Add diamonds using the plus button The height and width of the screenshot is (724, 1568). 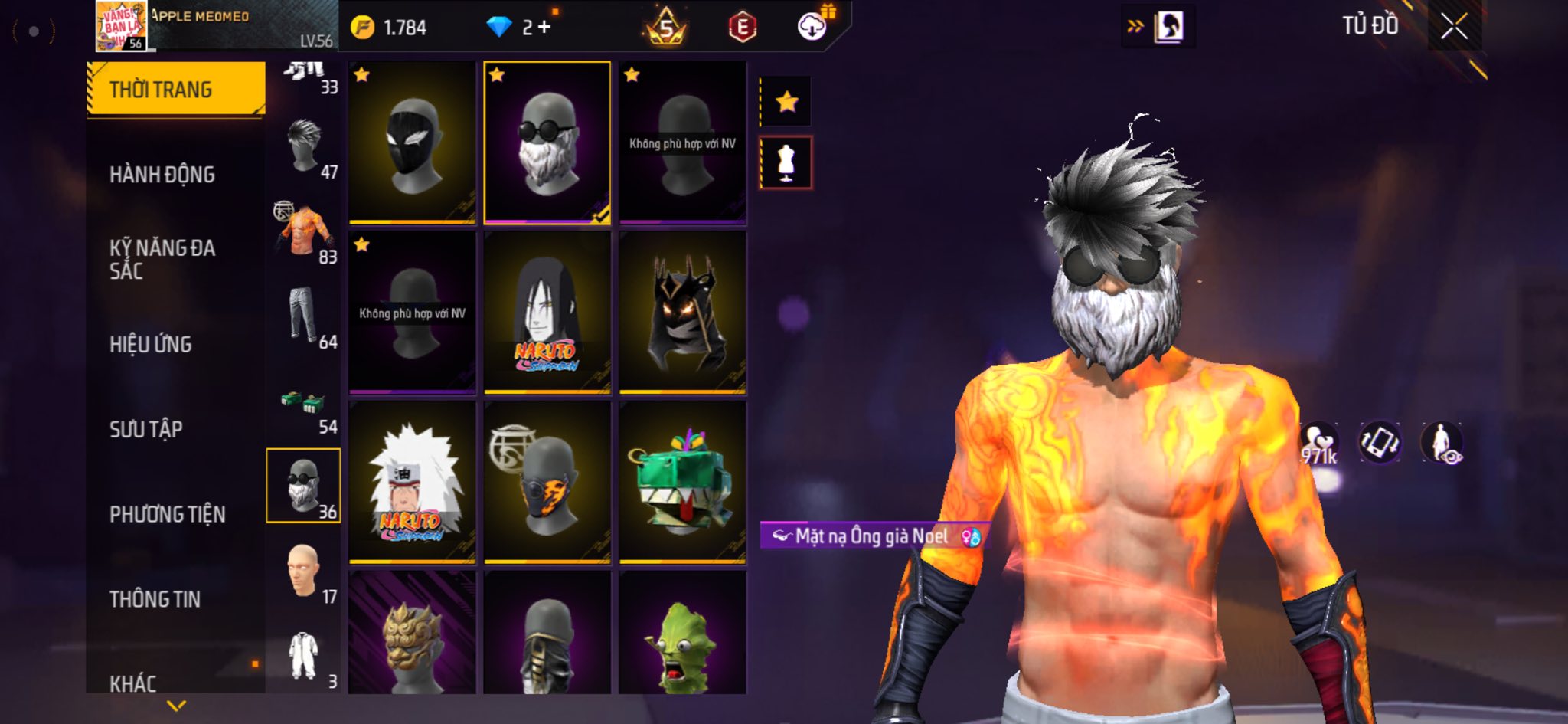tap(544, 28)
